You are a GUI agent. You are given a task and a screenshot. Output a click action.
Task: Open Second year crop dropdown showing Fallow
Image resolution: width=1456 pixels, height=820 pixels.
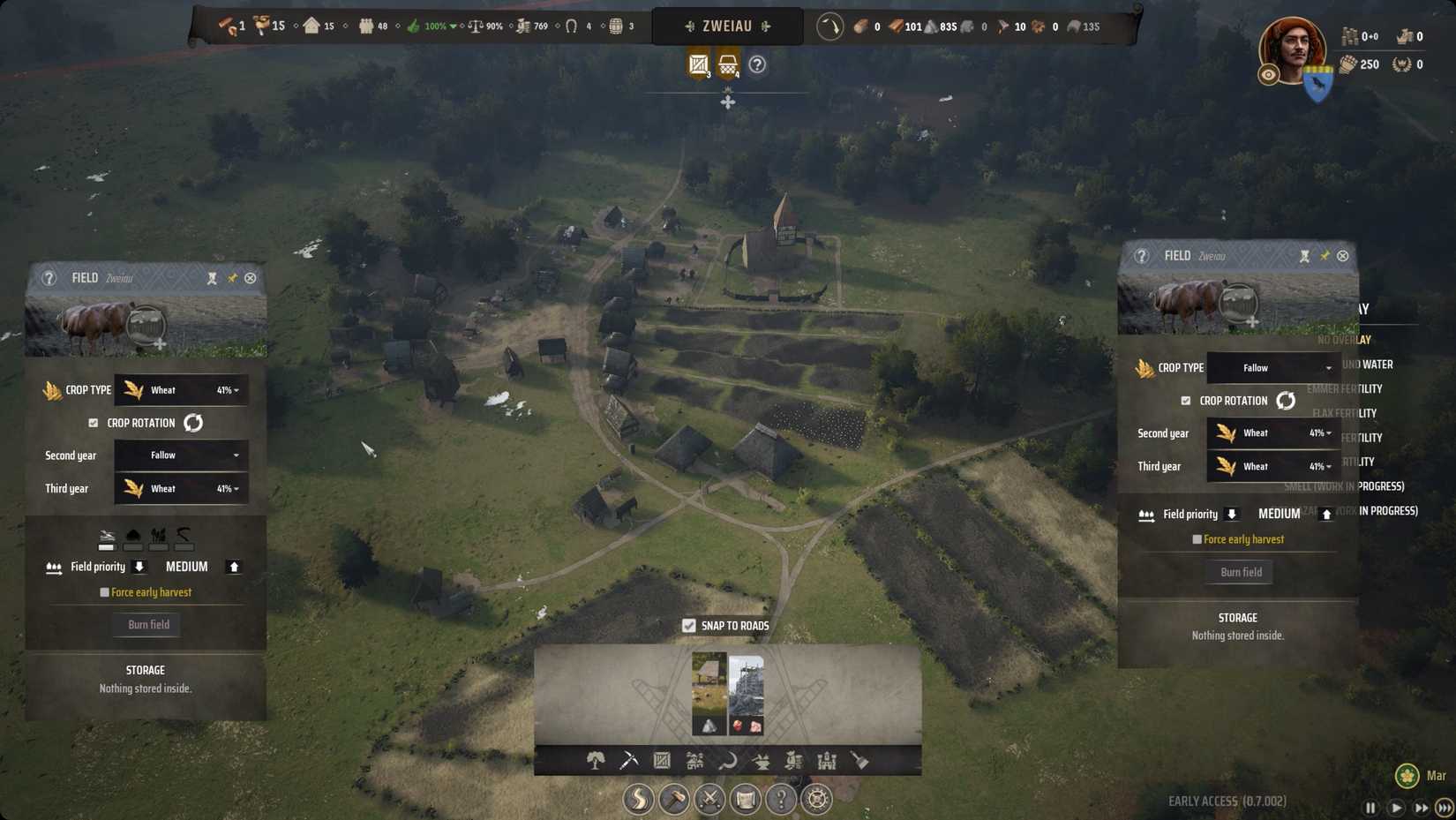(180, 455)
